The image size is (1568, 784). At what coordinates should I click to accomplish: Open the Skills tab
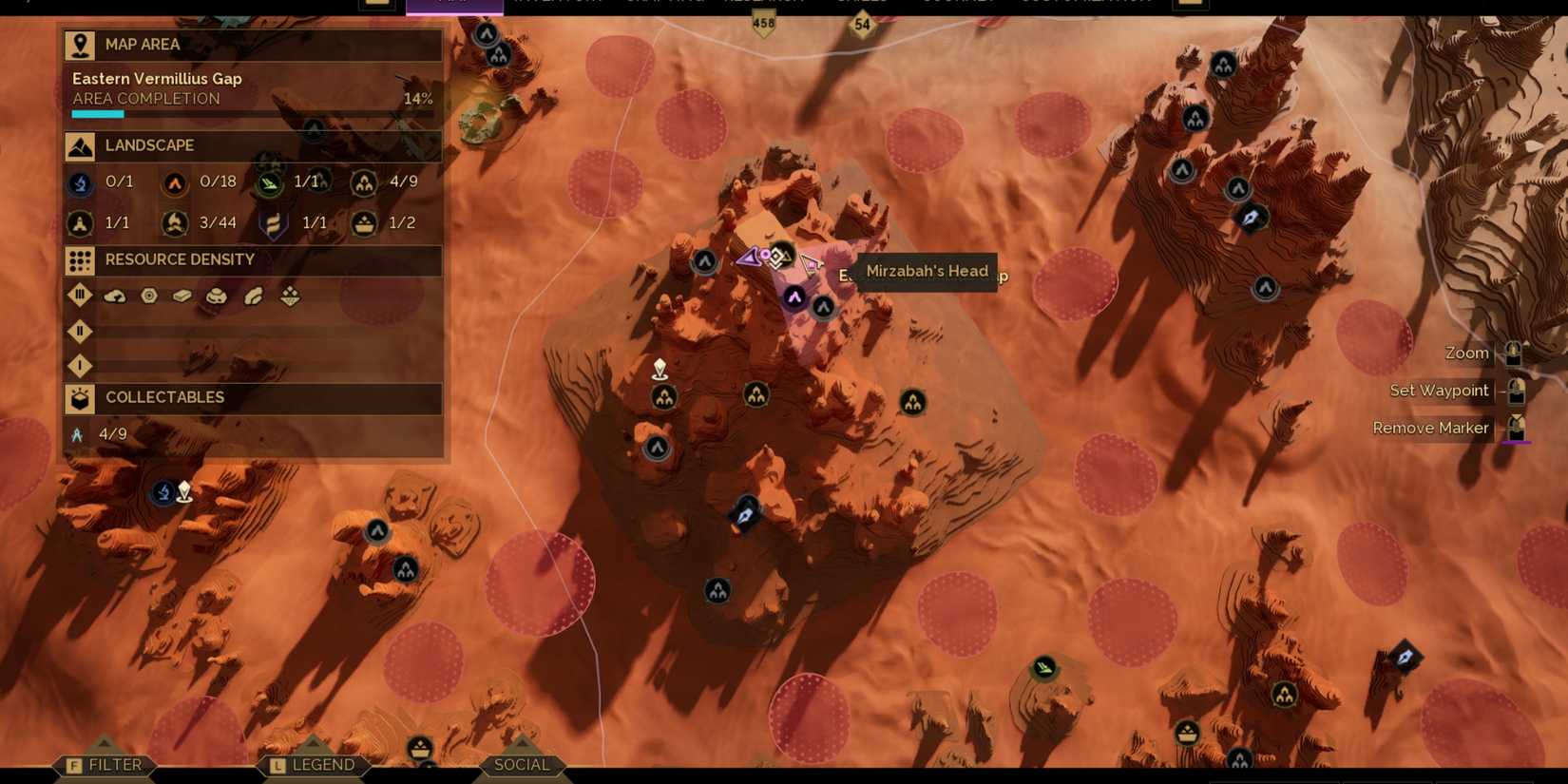click(860, 2)
